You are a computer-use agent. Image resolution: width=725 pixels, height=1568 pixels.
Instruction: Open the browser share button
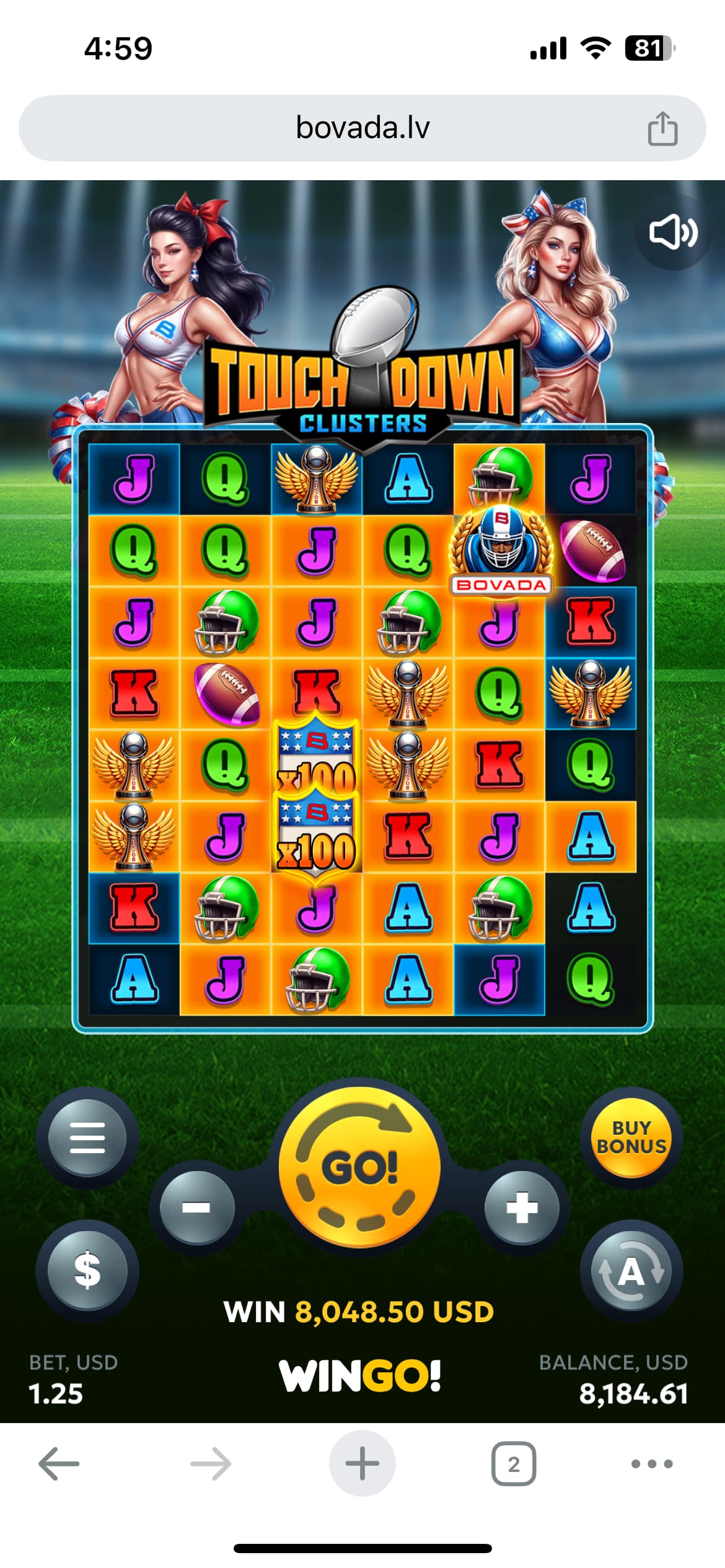(662, 129)
